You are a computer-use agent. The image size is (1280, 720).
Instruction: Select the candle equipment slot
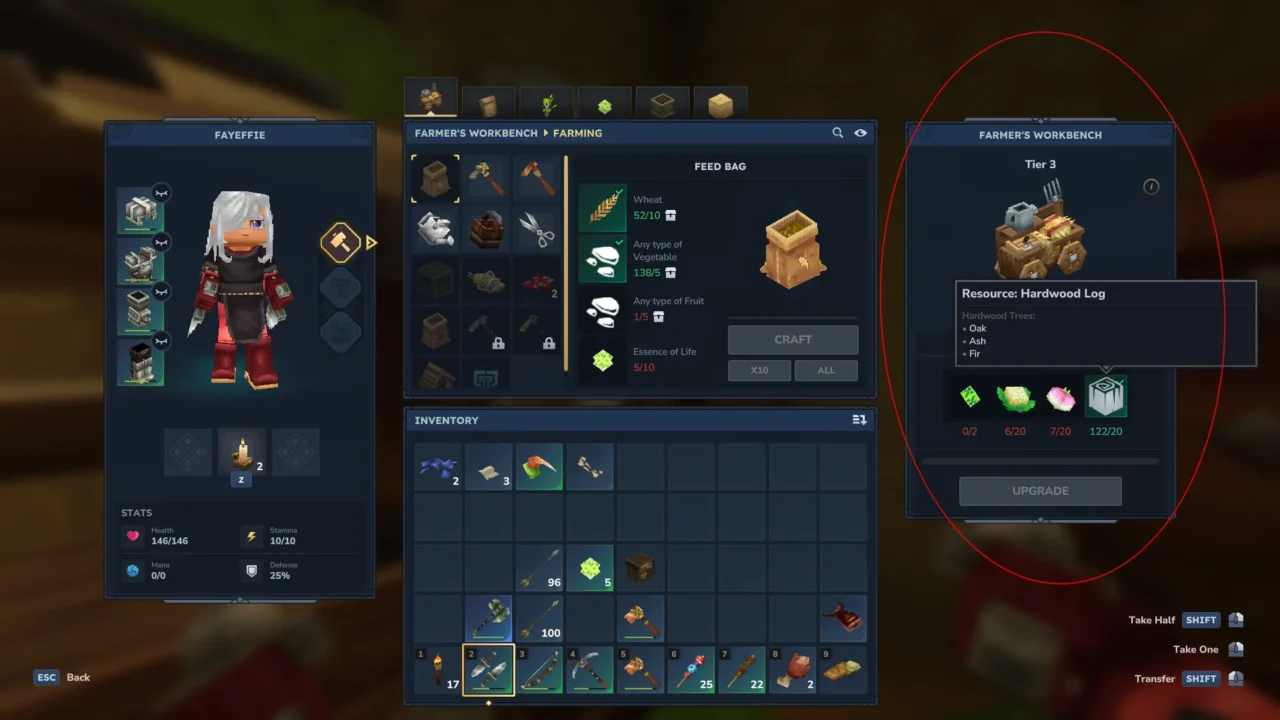point(241,453)
